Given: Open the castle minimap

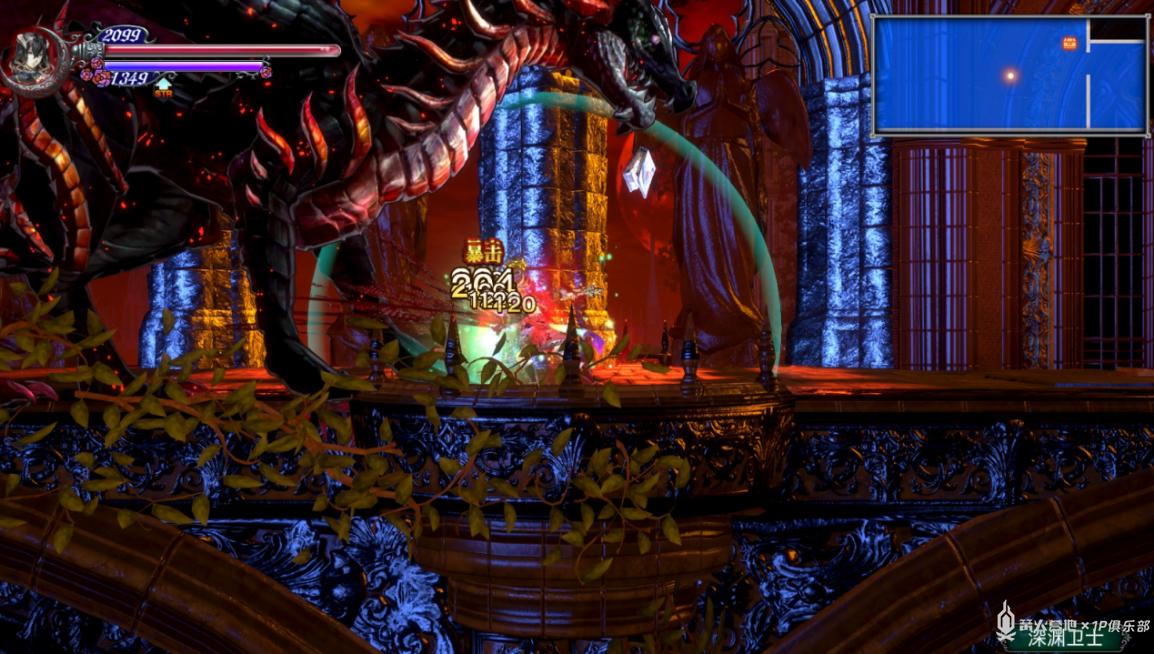Looking at the screenshot, I should pyautogui.click(x=1010, y=76).
